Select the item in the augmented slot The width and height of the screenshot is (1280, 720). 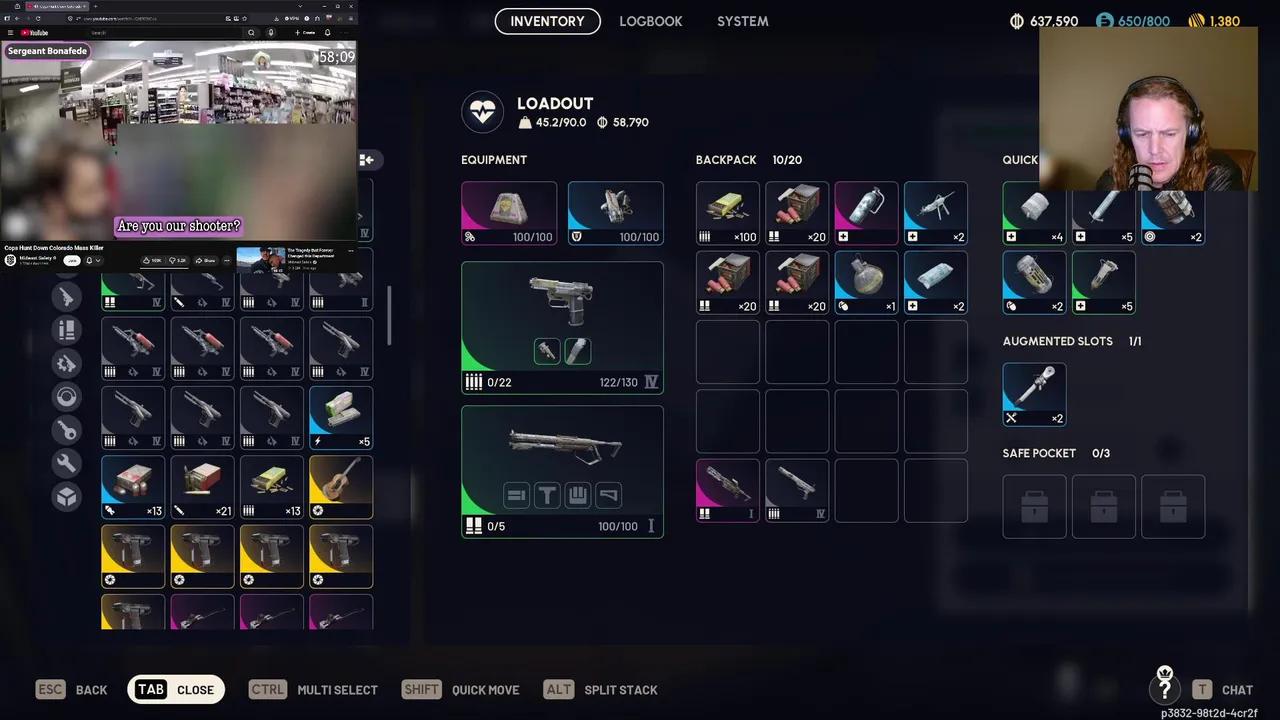click(1034, 393)
